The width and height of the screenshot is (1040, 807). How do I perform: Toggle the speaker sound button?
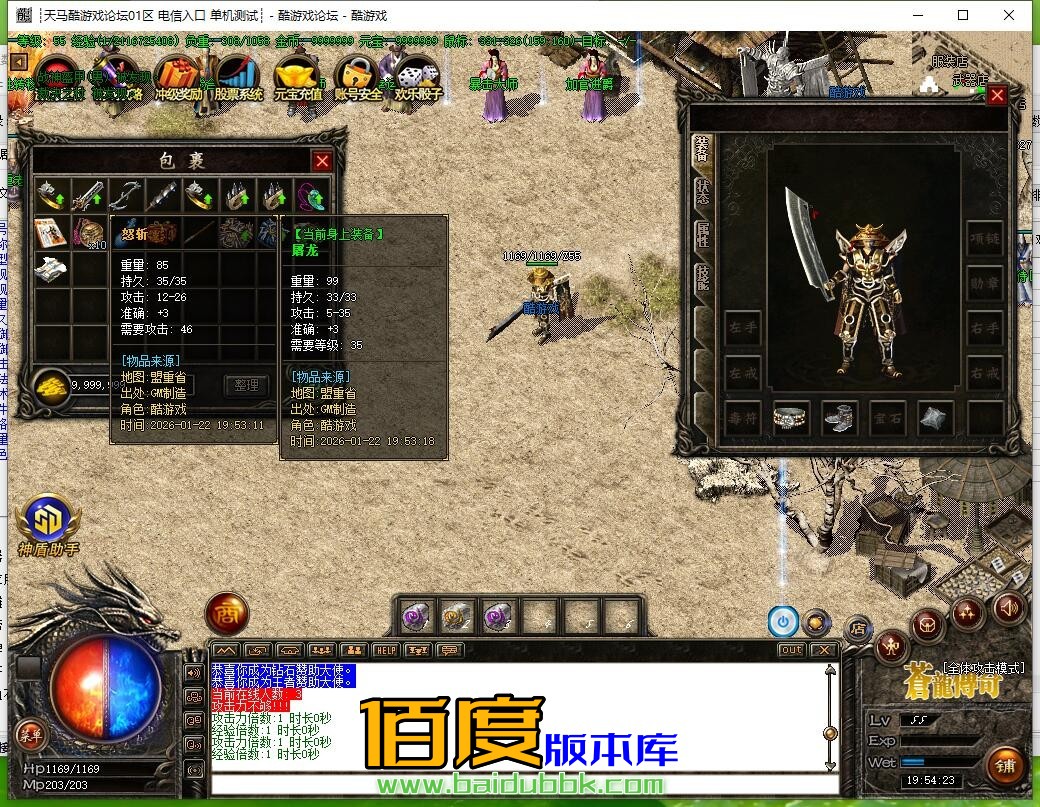[x=1009, y=607]
